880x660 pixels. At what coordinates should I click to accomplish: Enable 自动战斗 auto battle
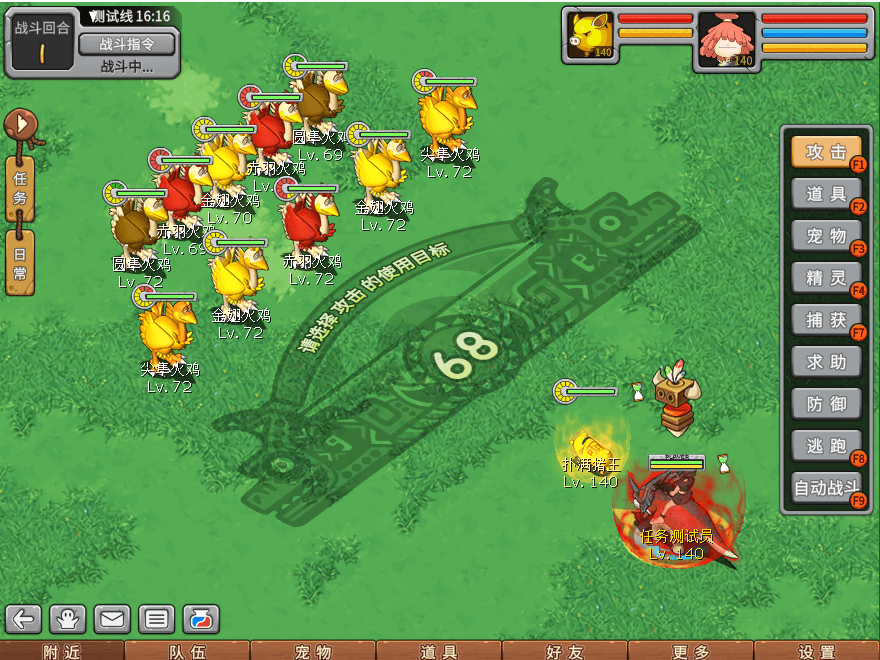(x=826, y=489)
